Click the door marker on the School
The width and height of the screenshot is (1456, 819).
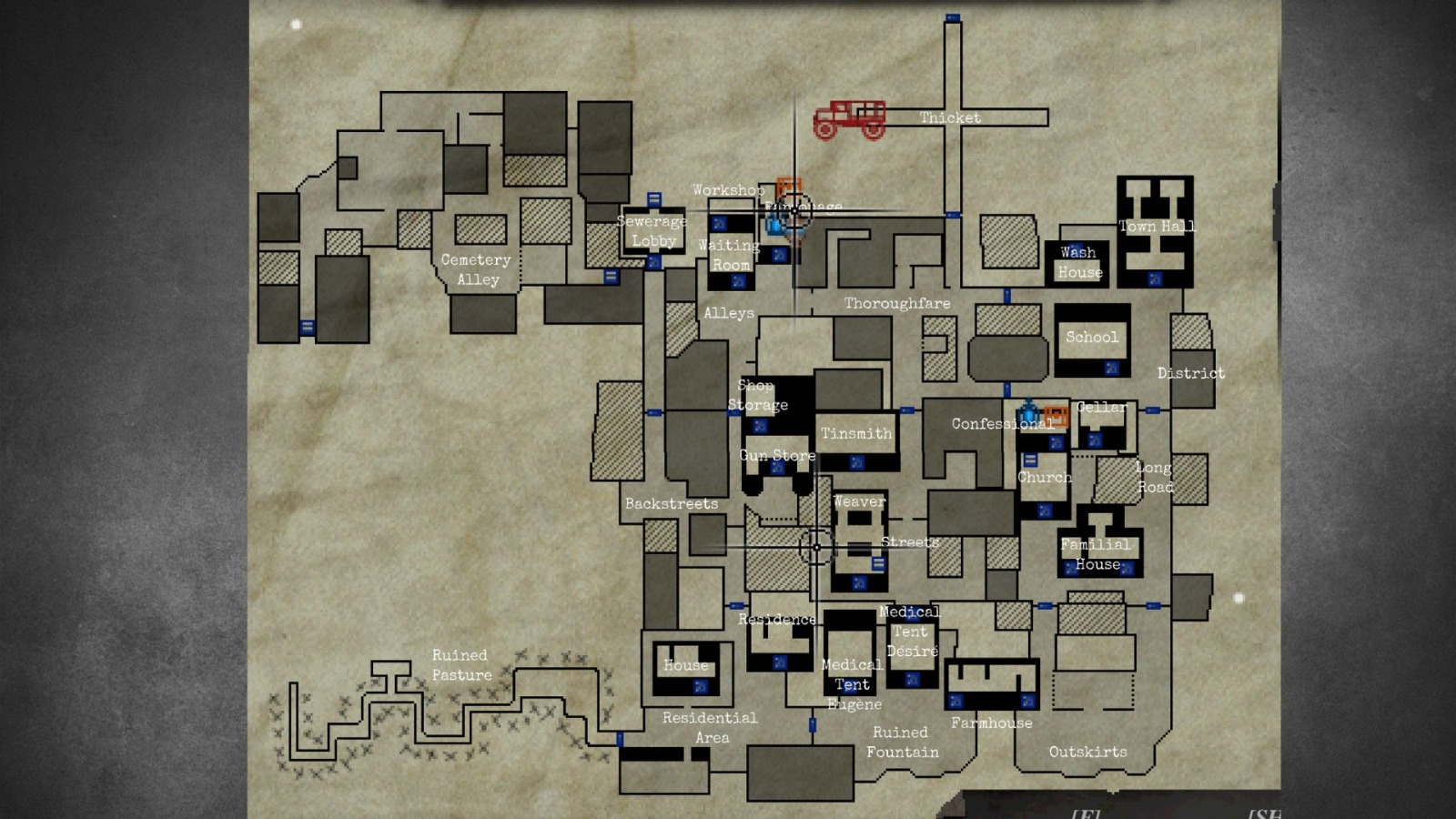pyautogui.click(x=1111, y=369)
